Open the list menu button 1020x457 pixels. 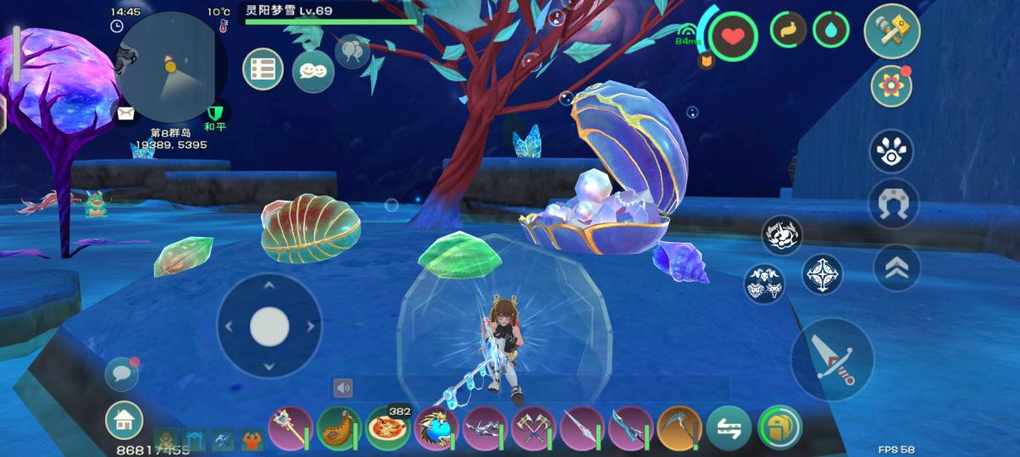click(263, 70)
